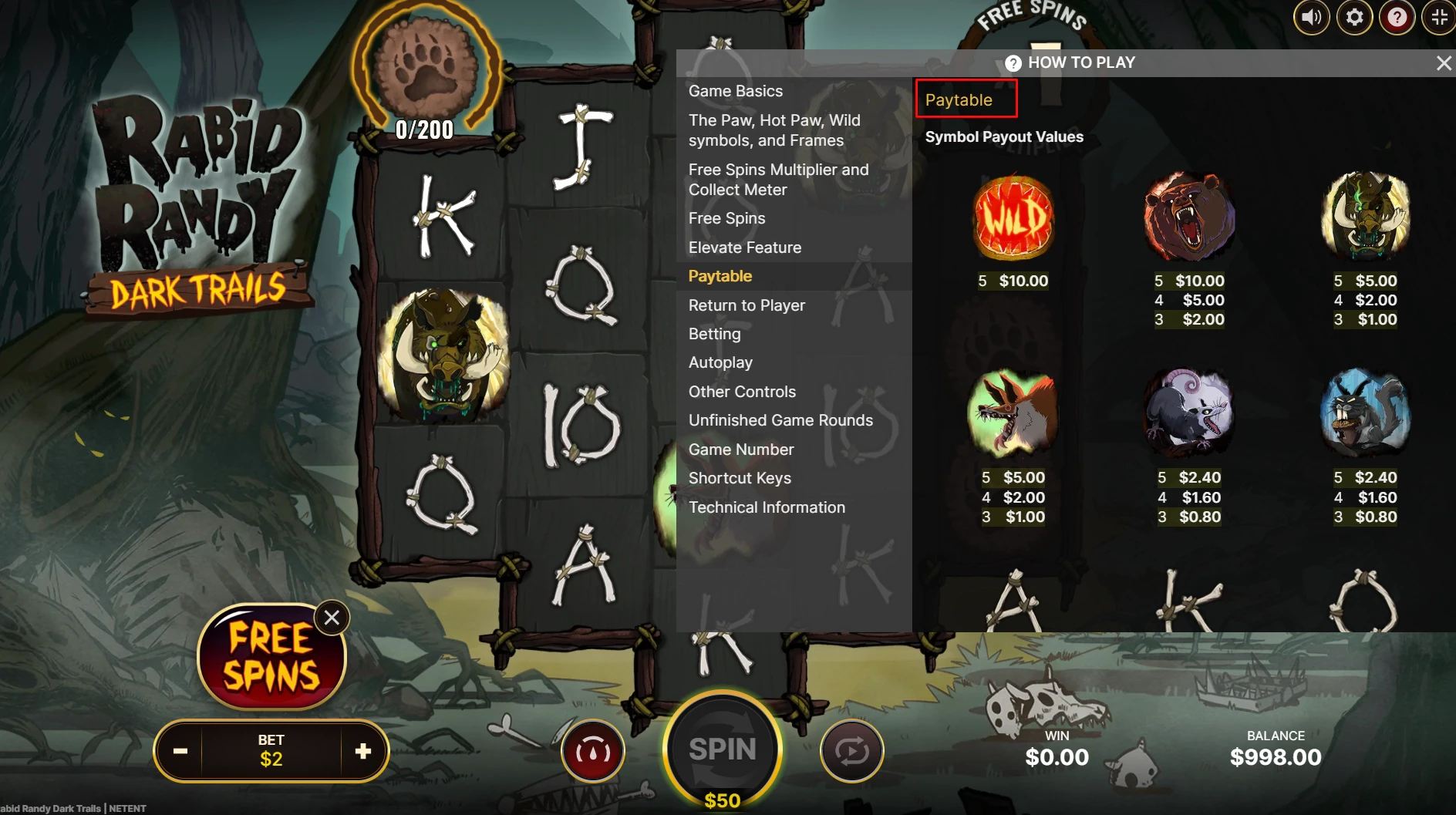The width and height of the screenshot is (1456, 815).
Task: Hit the SPIN button
Action: (723, 749)
